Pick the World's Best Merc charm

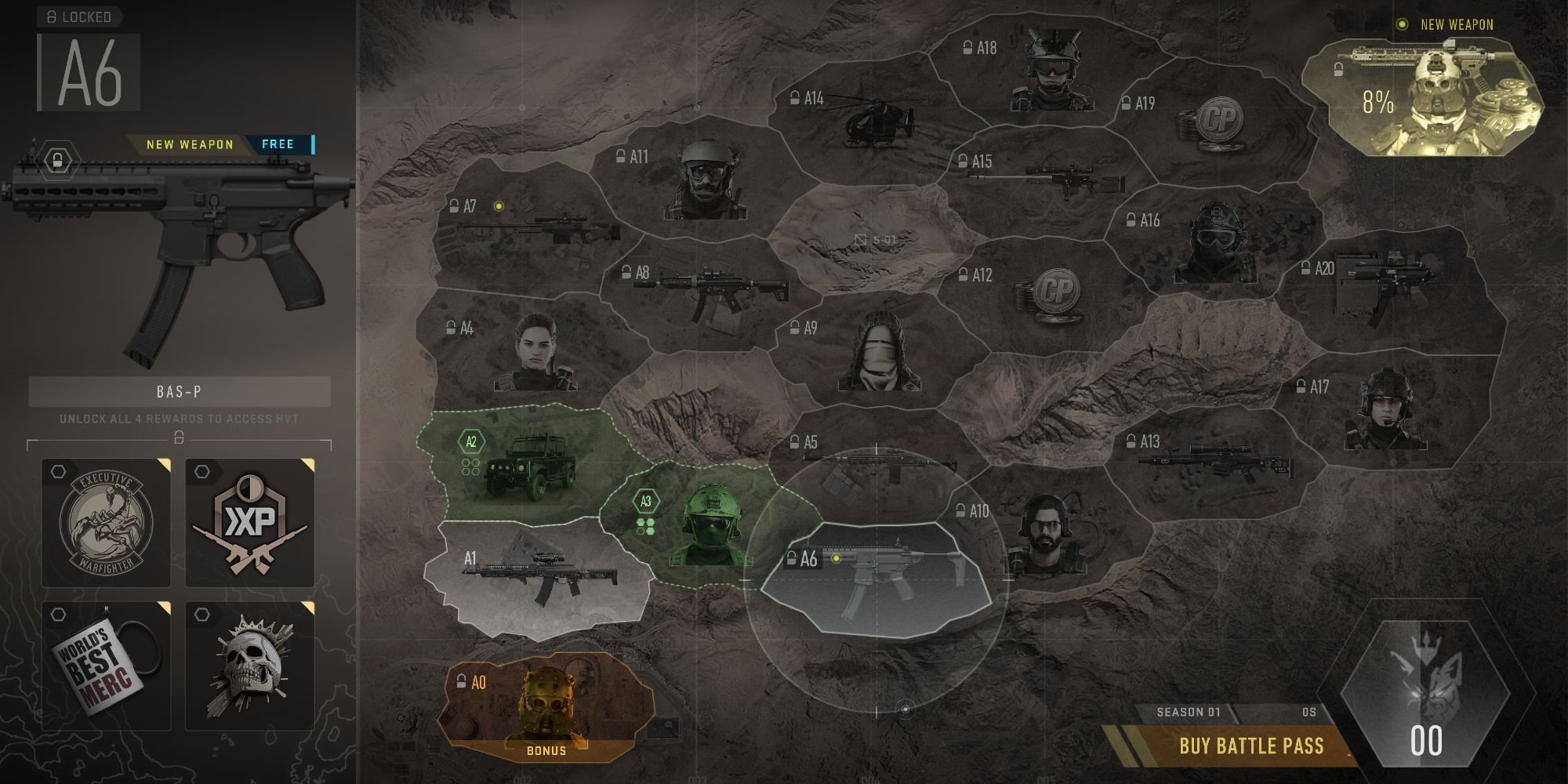coord(106,666)
